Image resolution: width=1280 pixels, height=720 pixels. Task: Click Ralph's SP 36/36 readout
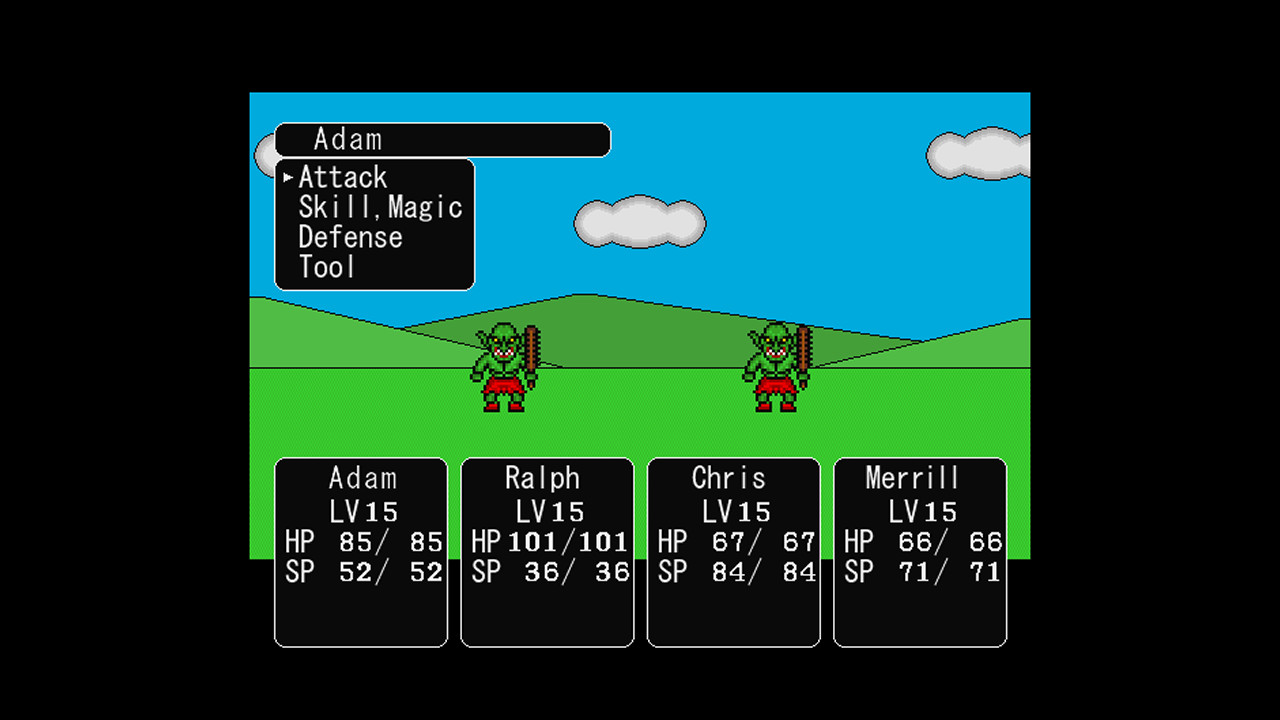552,572
